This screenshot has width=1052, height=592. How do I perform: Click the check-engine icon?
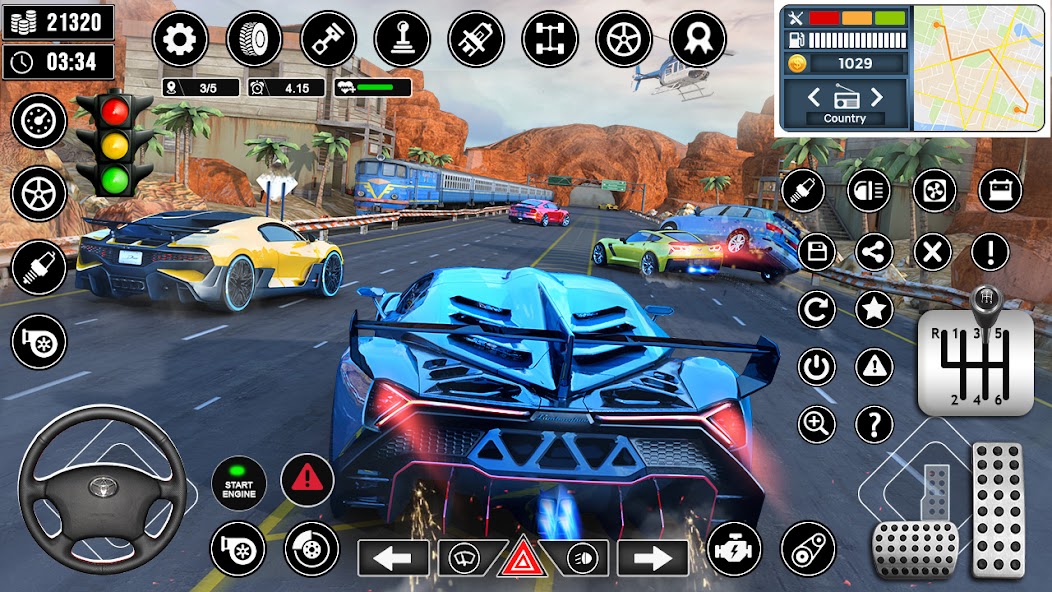pyautogui.click(x=734, y=549)
